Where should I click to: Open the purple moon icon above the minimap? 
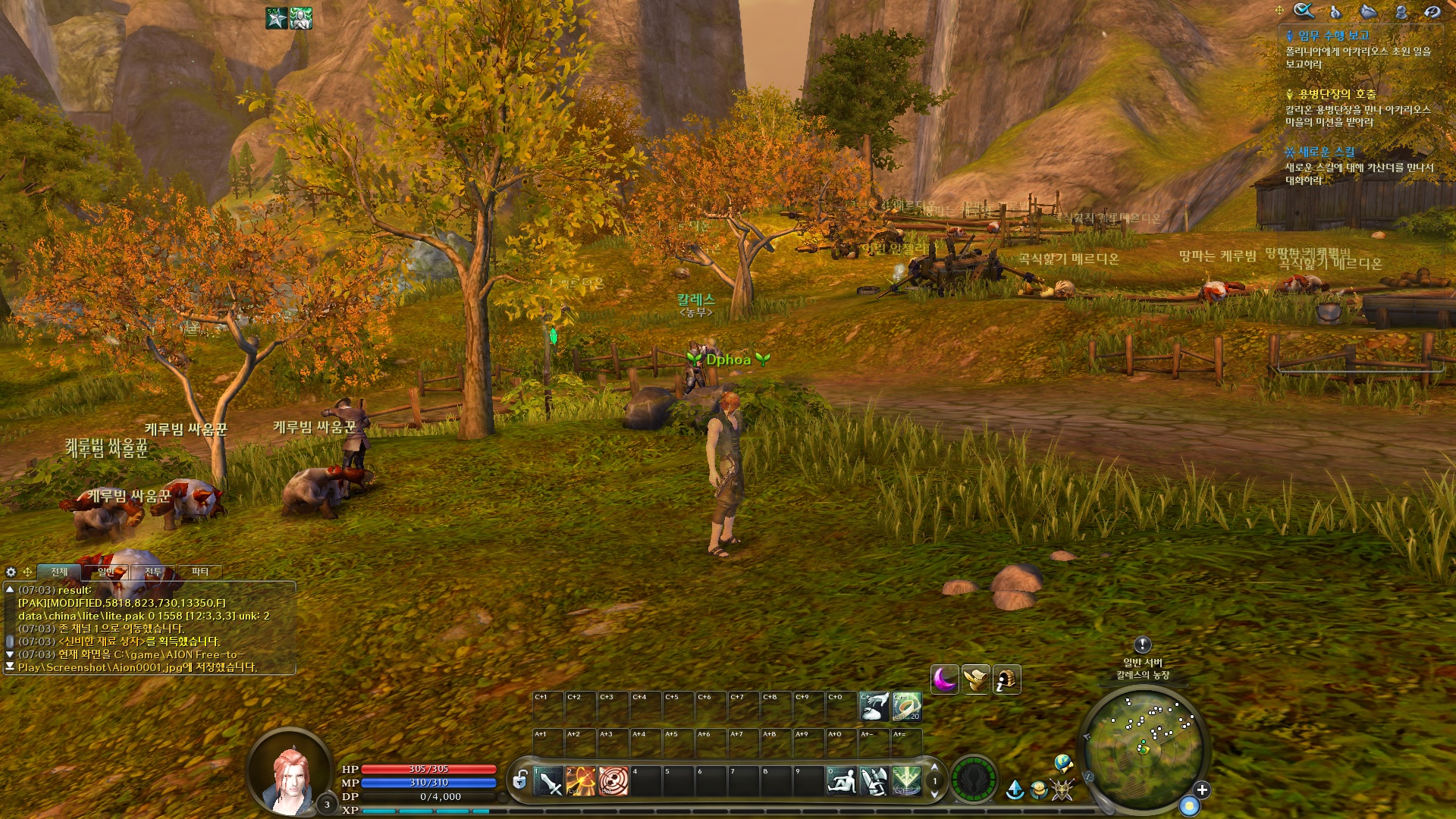point(945,679)
